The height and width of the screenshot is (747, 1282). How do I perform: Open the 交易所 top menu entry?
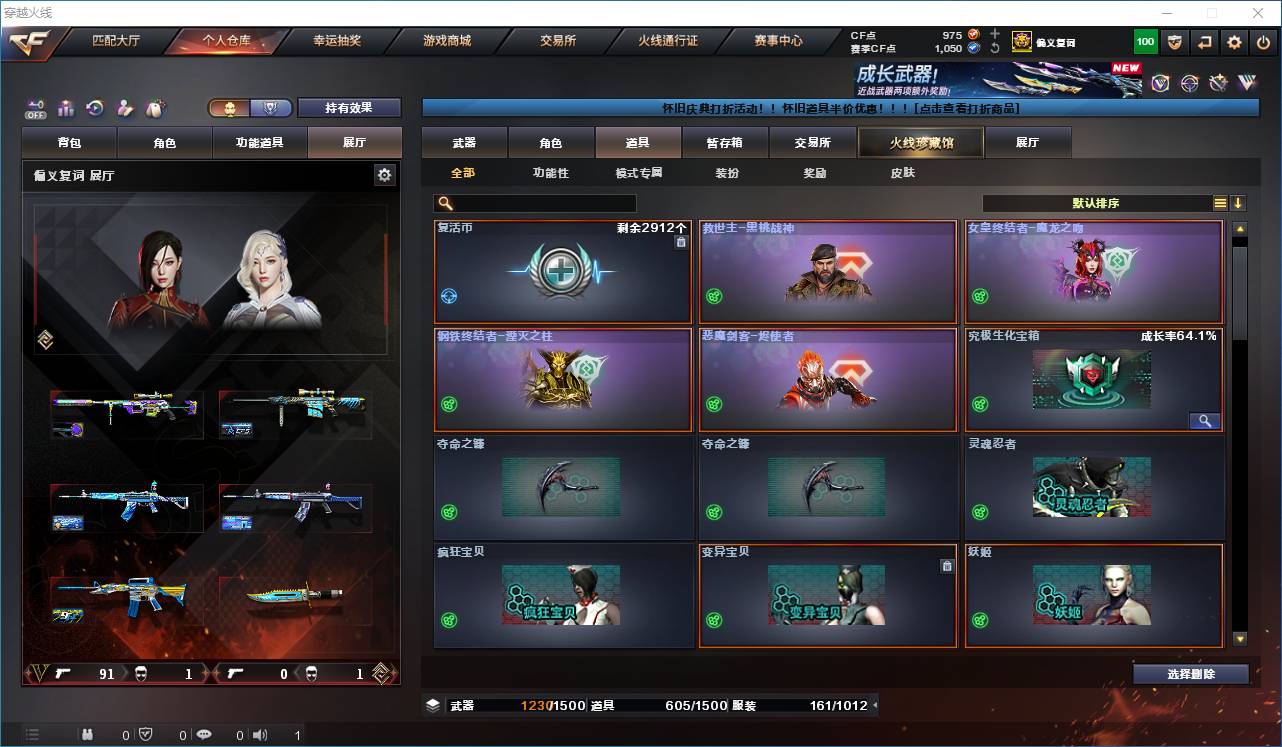558,41
